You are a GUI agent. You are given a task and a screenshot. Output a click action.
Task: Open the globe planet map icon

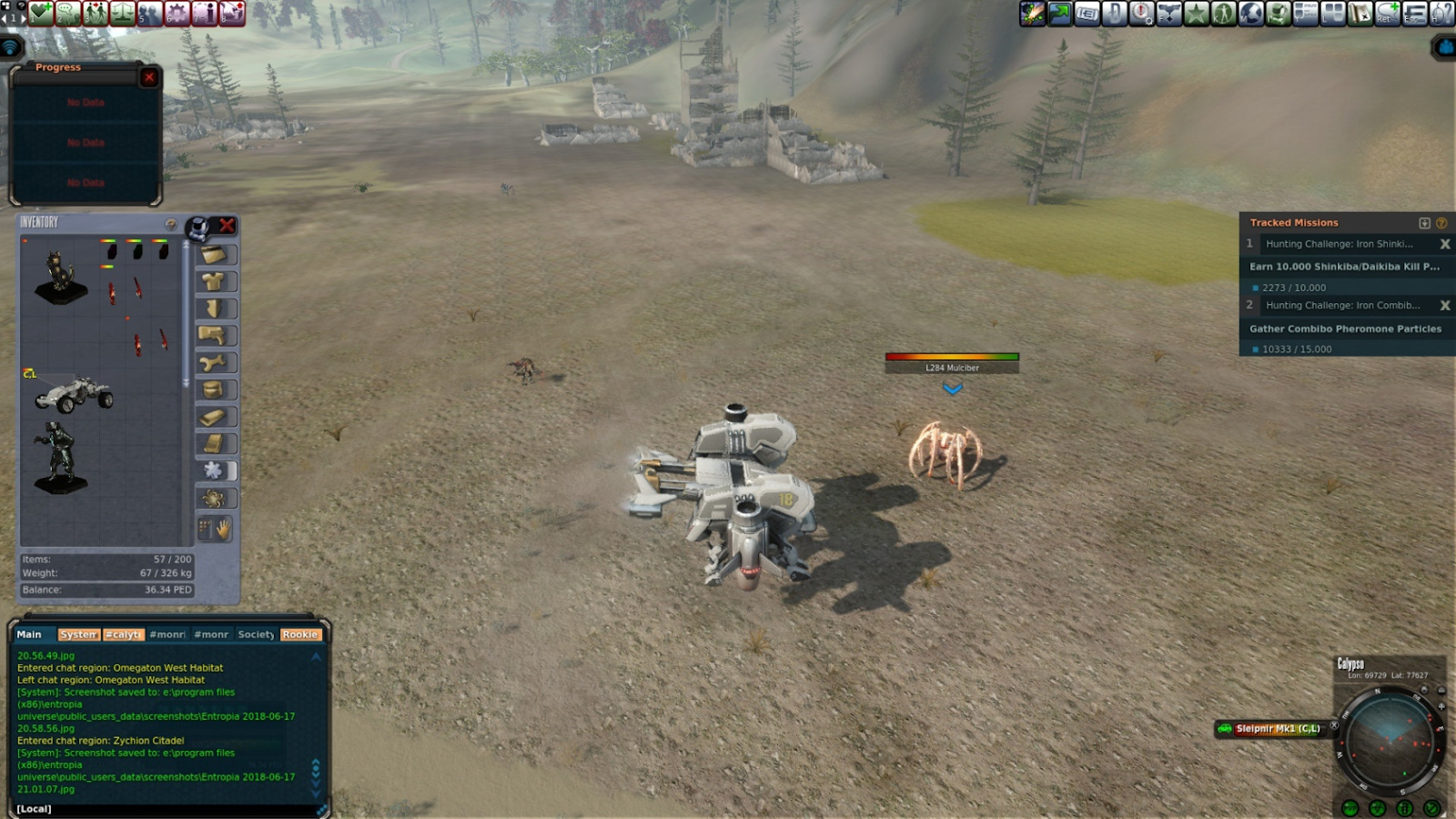click(x=1251, y=13)
